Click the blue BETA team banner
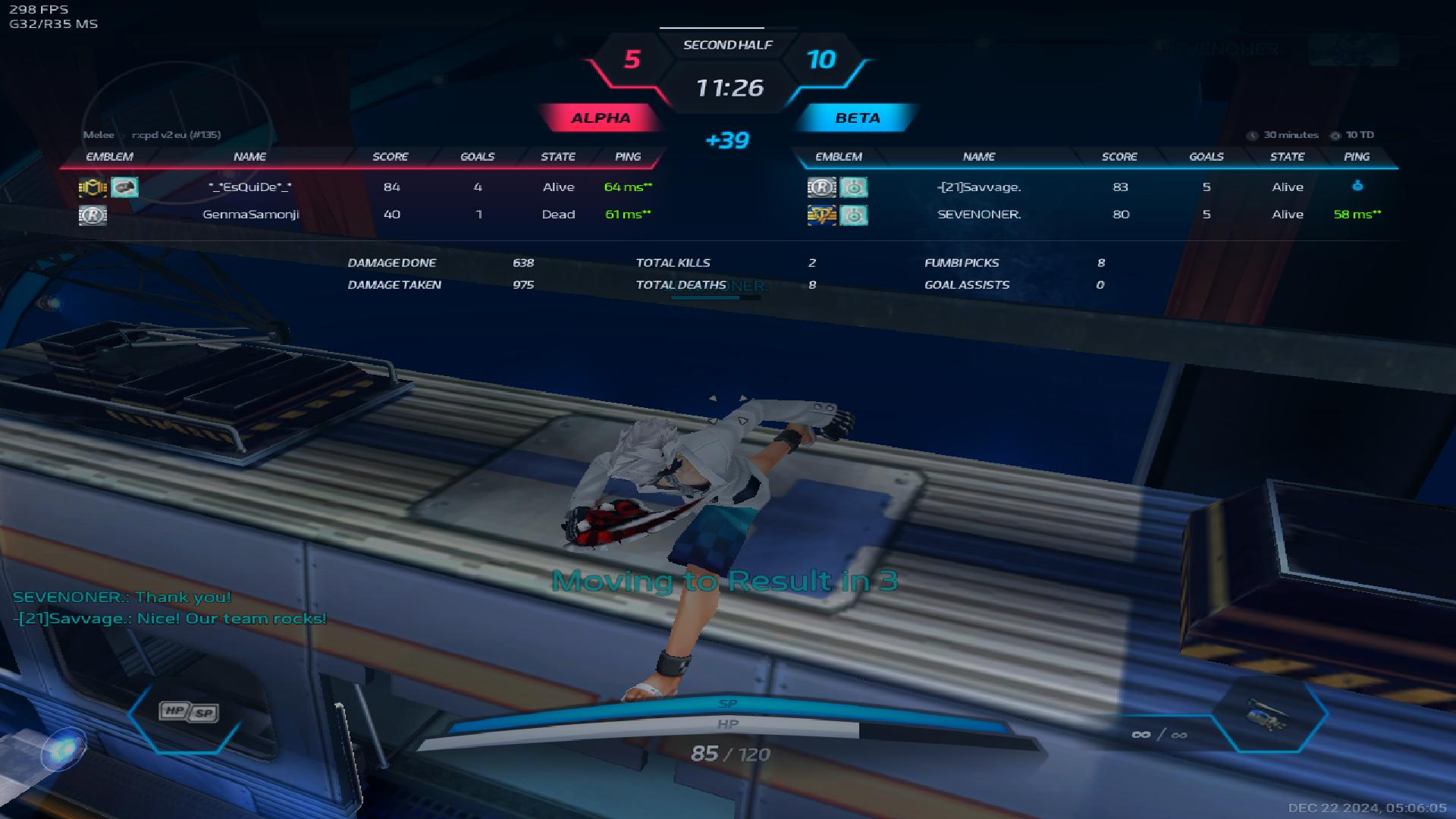 click(x=858, y=118)
